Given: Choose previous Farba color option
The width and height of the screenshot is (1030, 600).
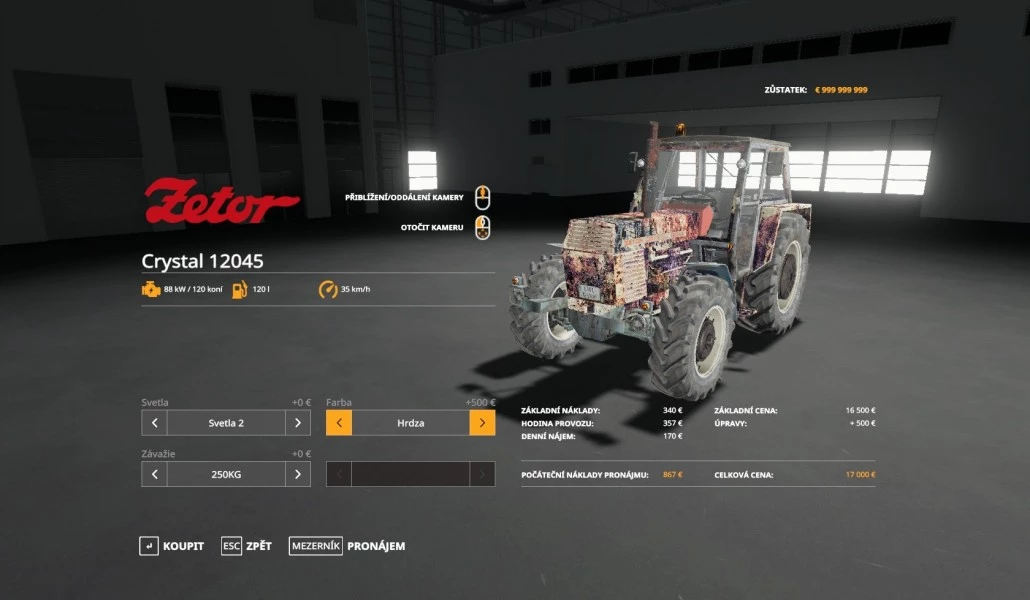Looking at the screenshot, I should tap(339, 423).
